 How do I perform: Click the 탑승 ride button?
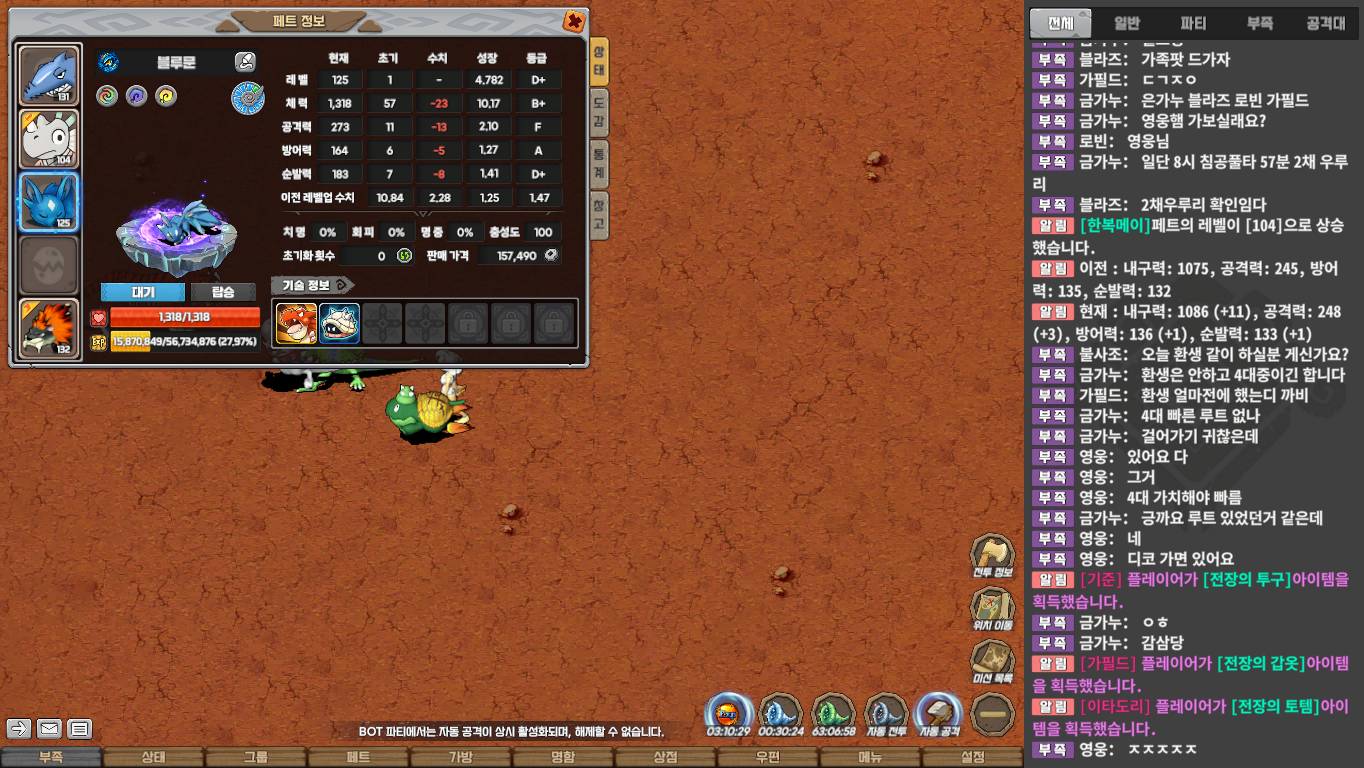[x=223, y=292]
